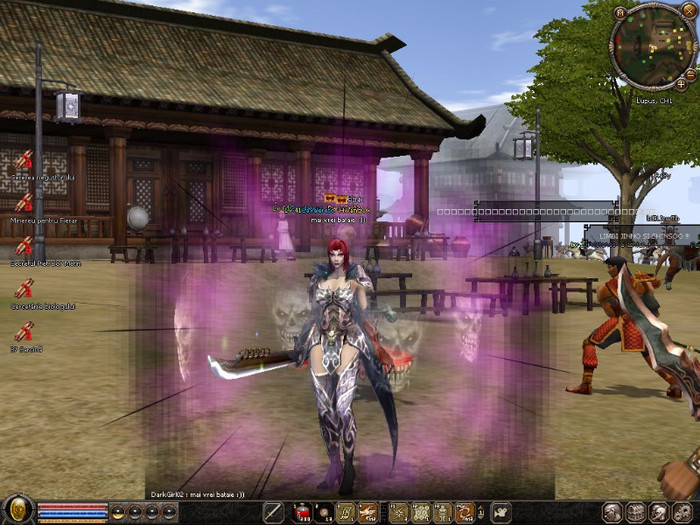Close the minimap with the X button
Viewport: 700px width, 525px height.
click(x=688, y=11)
